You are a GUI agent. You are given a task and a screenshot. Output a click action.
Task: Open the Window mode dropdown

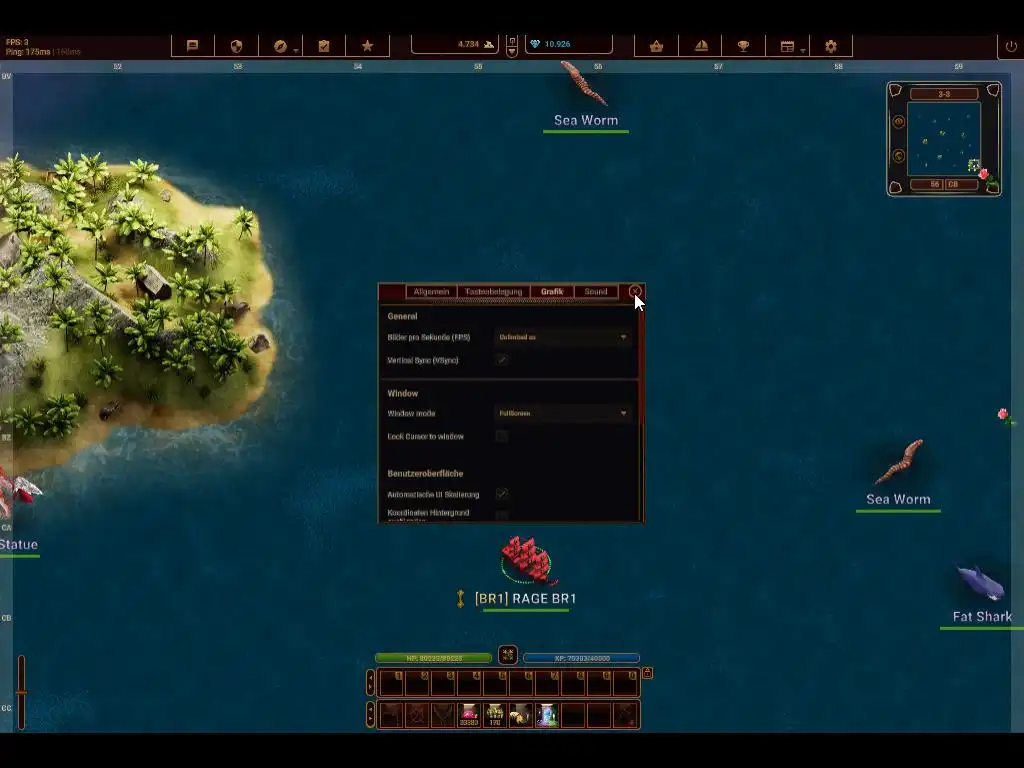click(563, 413)
